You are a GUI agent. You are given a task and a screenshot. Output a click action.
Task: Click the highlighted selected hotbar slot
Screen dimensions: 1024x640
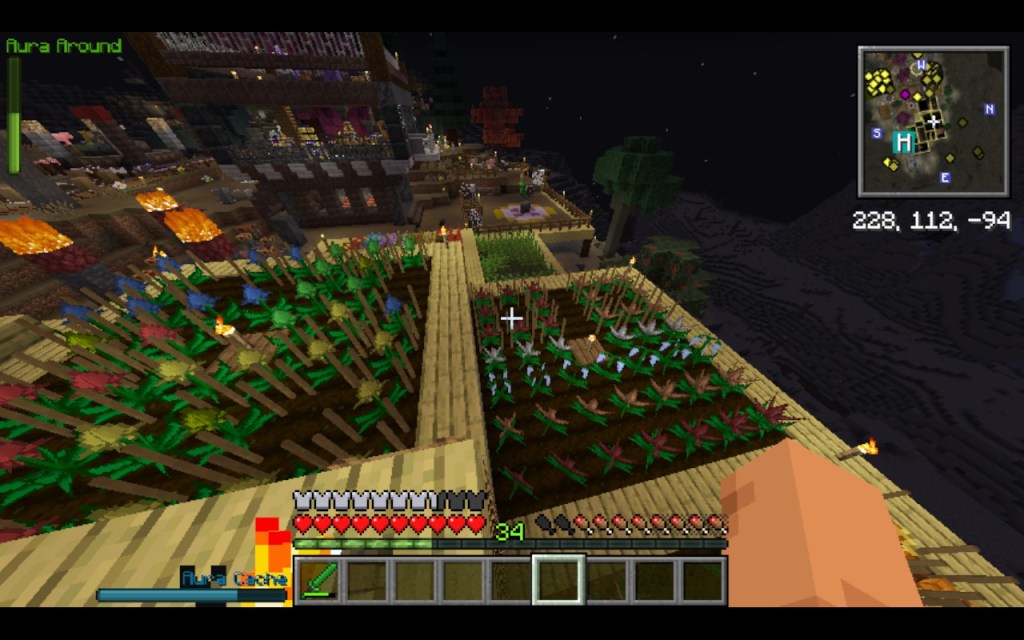558,580
